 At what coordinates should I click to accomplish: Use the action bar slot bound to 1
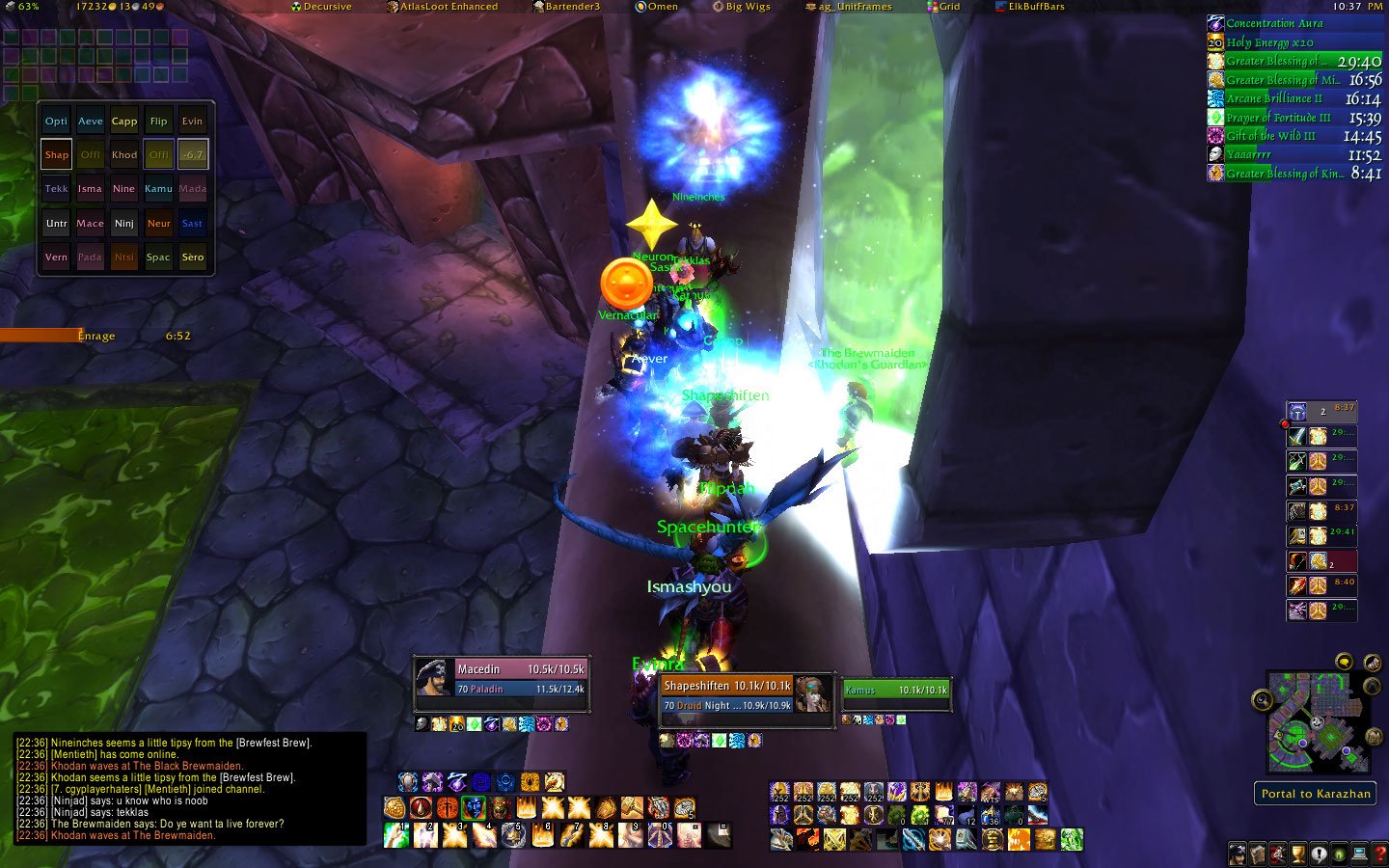[x=395, y=835]
